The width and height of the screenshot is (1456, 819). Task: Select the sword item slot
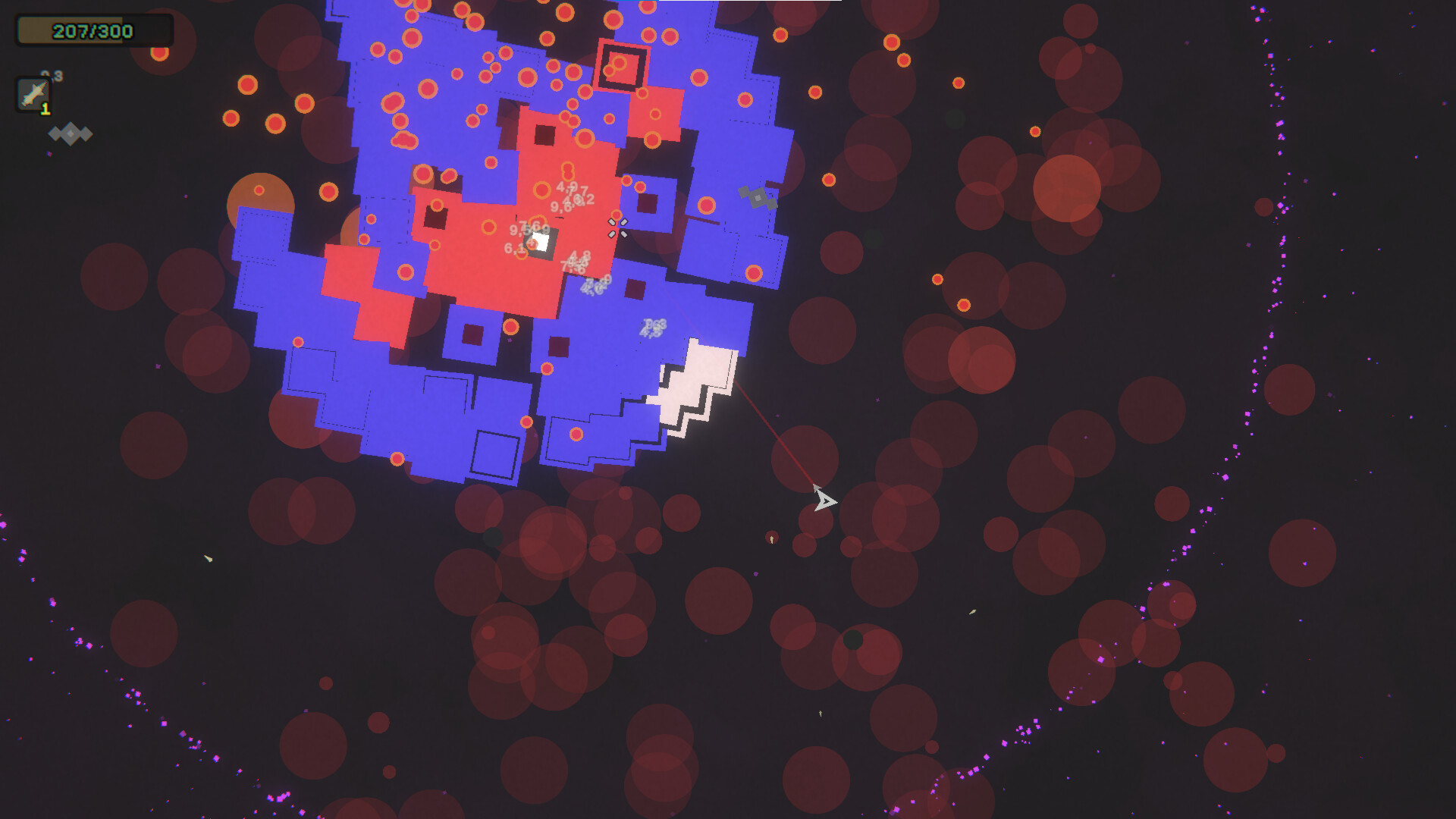pyautogui.click(x=32, y=93)
